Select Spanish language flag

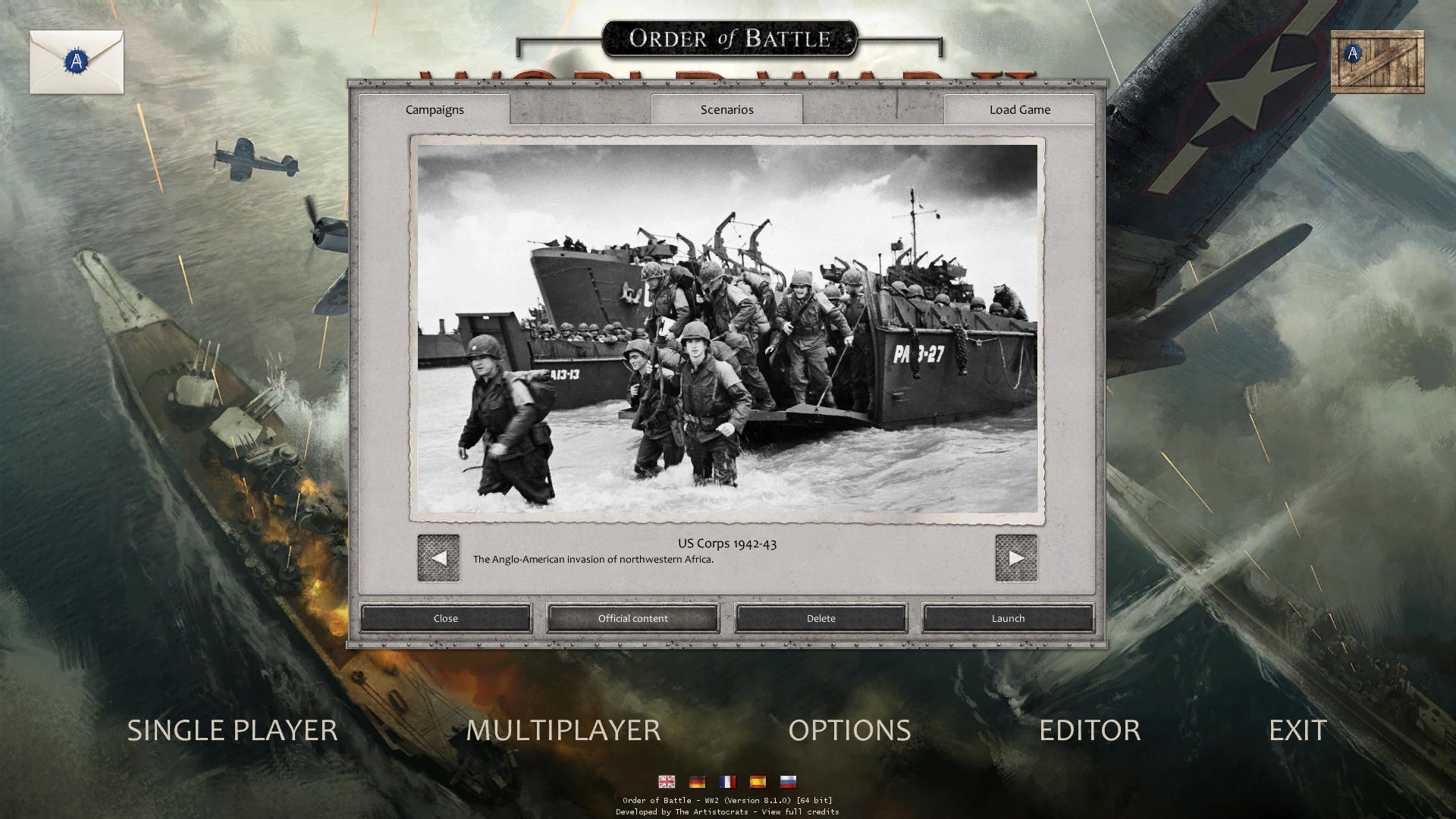758,782
